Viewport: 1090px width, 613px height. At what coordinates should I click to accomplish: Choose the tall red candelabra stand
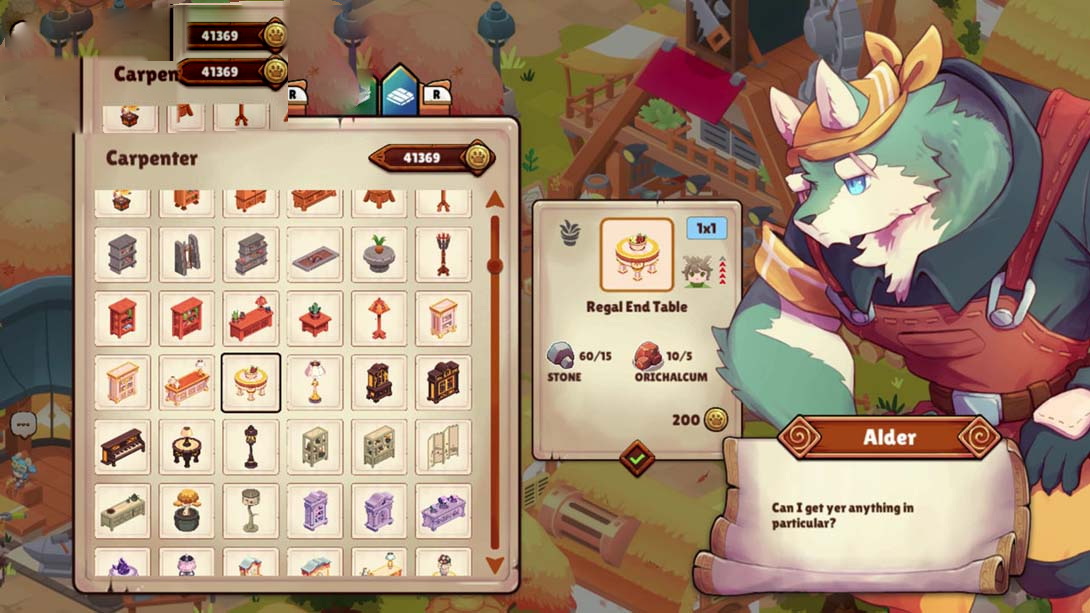tap(443, 254)
